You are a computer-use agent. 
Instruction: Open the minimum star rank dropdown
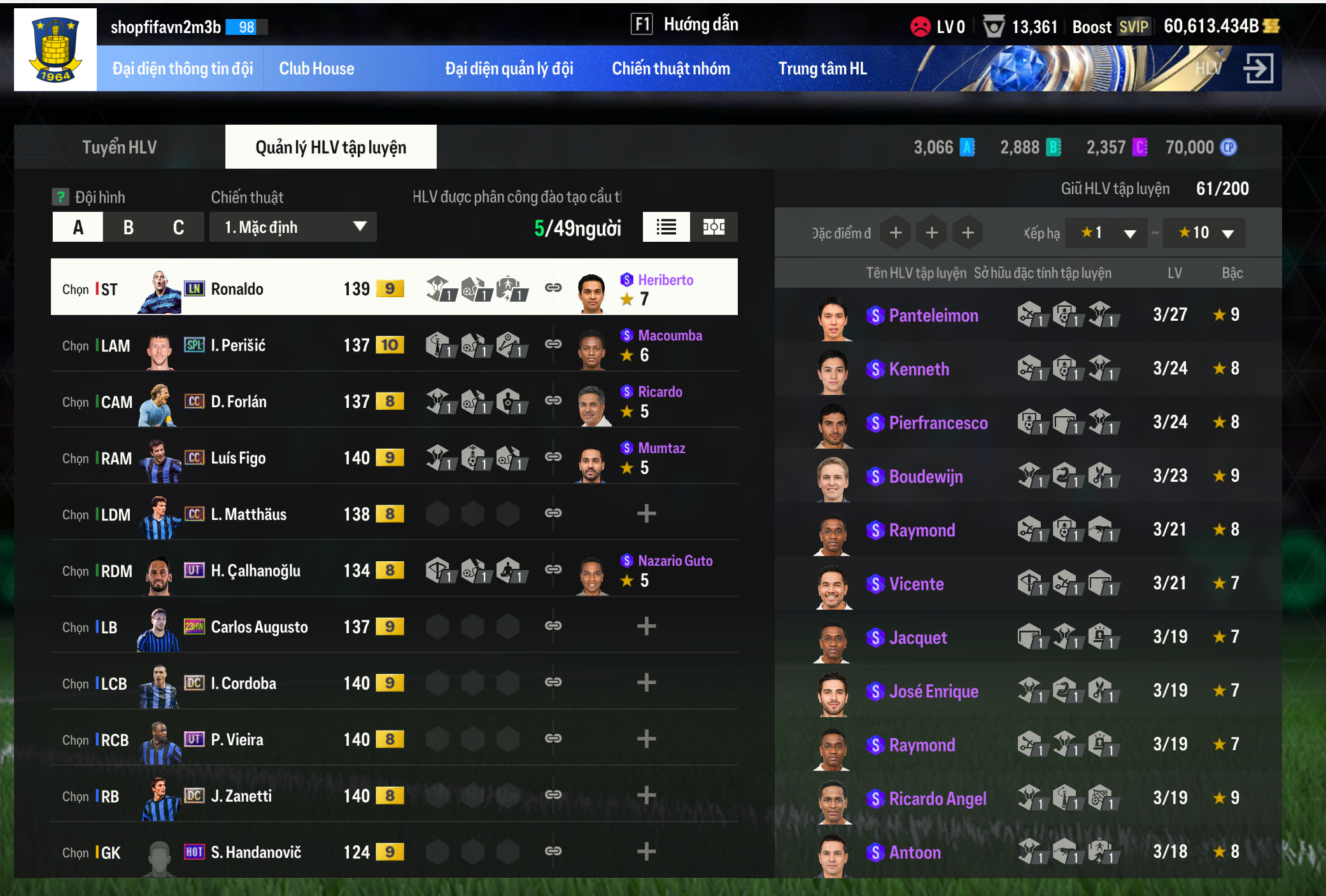pyautogui.click(x=1108, y=233)
